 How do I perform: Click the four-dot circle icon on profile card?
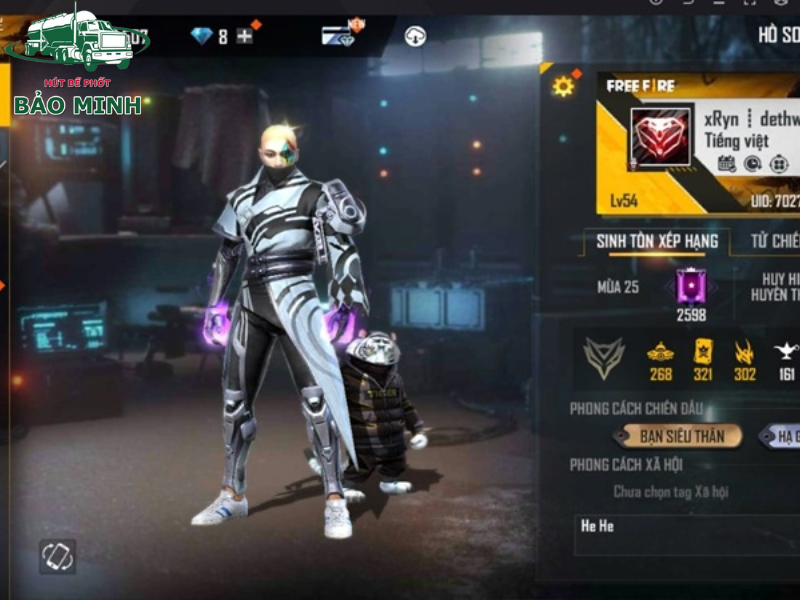779,163
